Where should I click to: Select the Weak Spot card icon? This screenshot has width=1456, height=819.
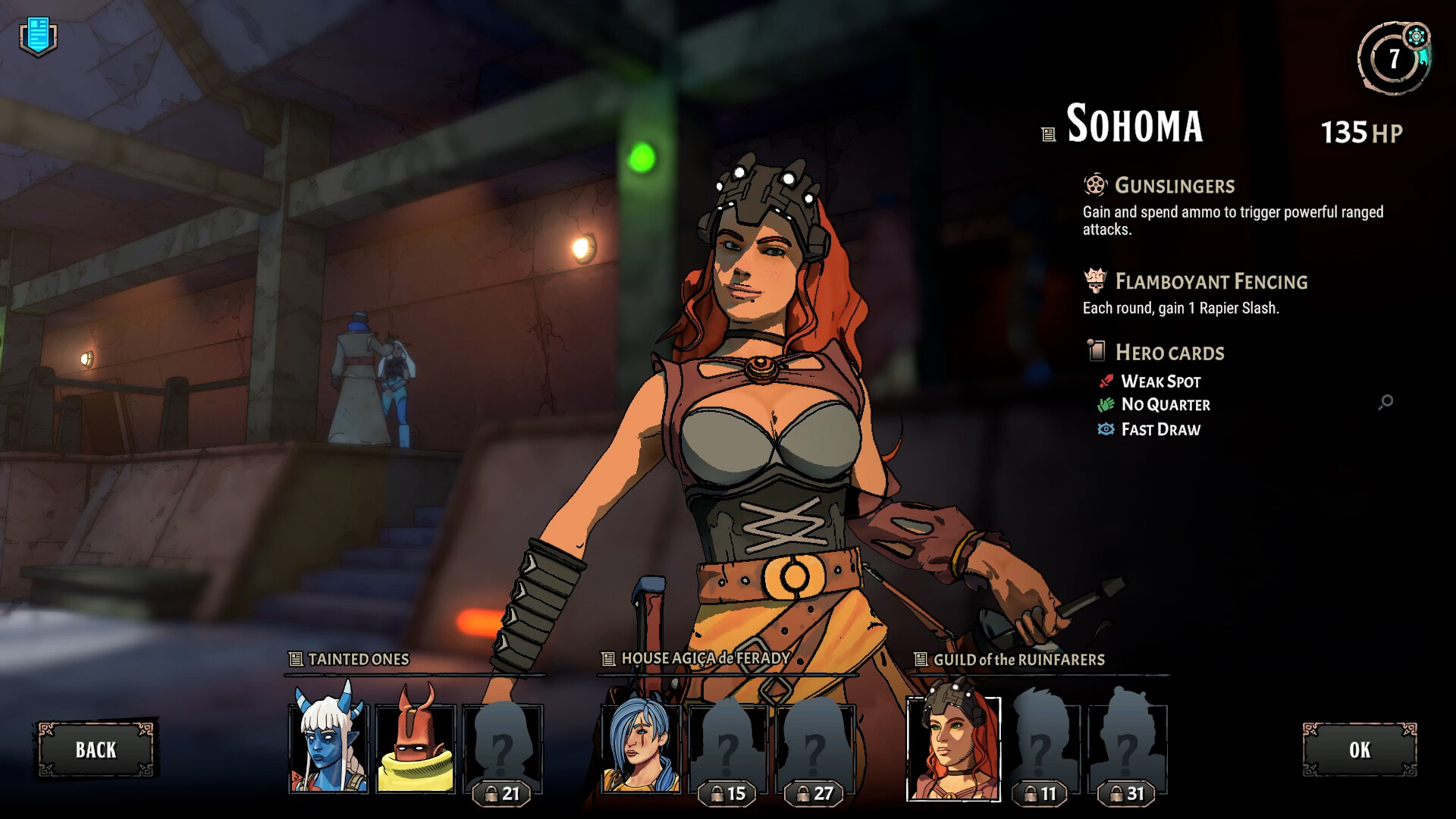click(x=1107, y=381)
